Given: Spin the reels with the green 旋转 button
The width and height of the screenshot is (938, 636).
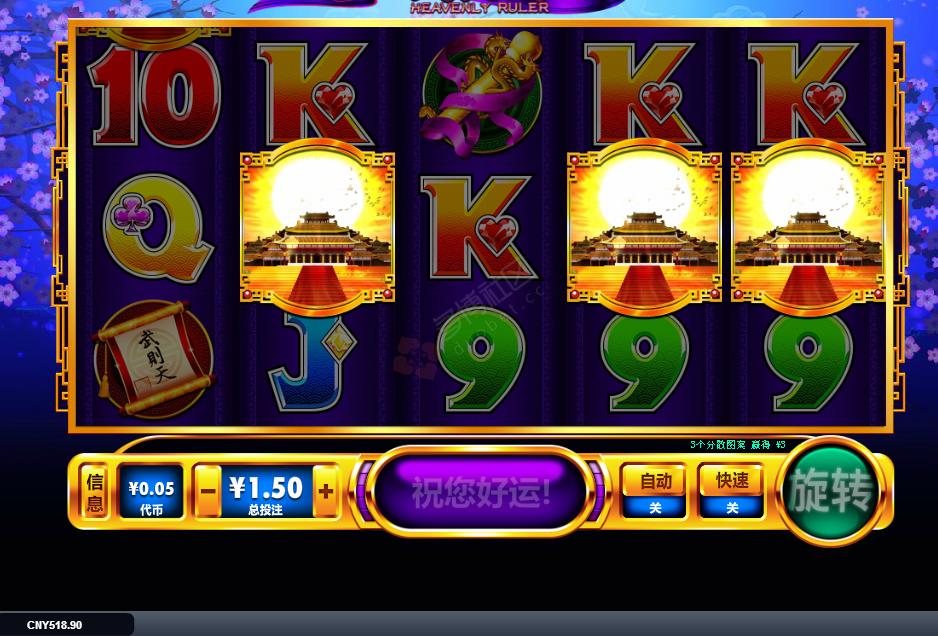Looking at the screenshot, I should tap(832, 491).
